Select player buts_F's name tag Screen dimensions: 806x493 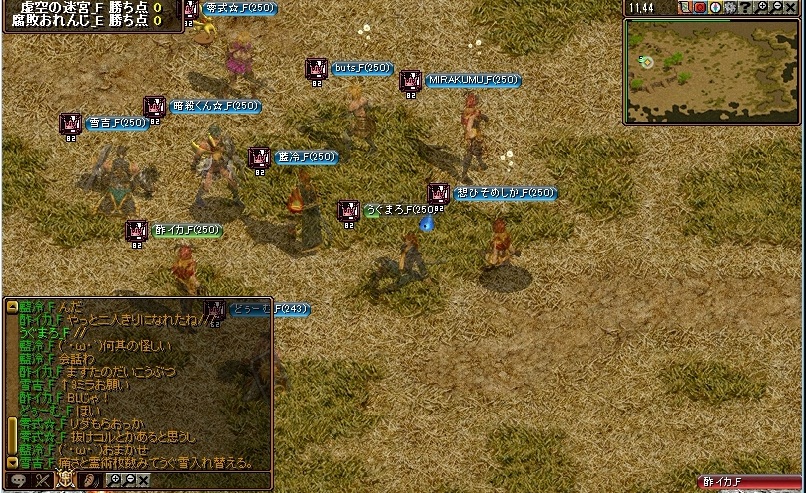(x=361, y=68)
